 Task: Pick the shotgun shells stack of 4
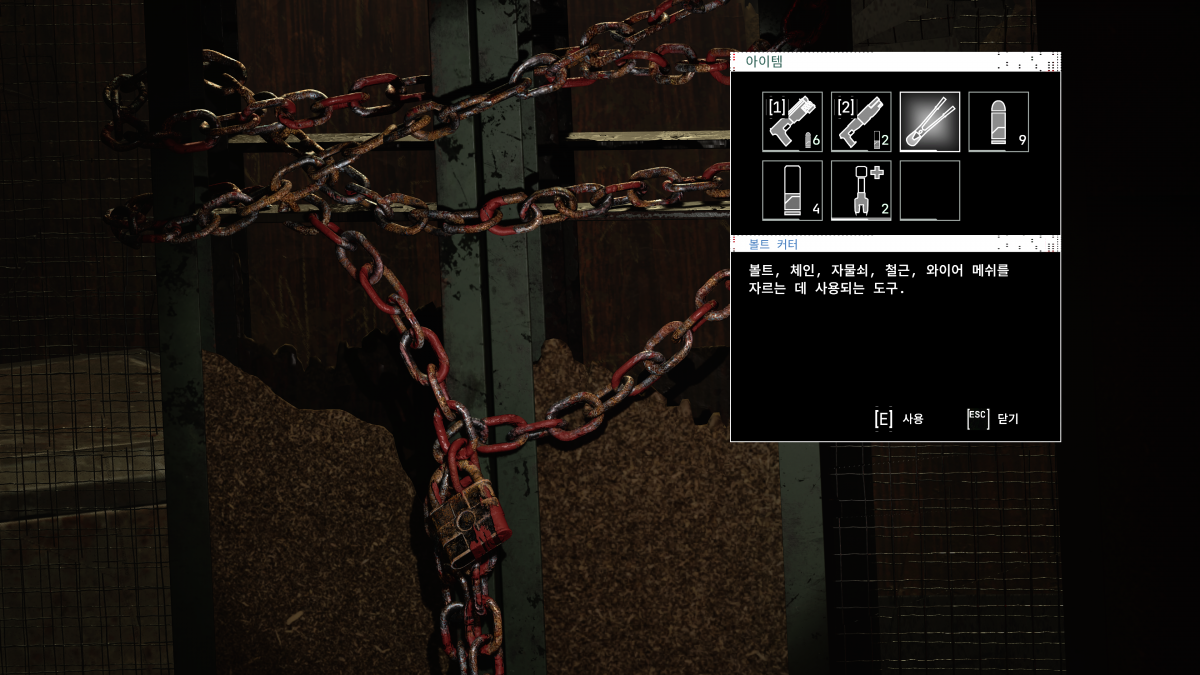coord(792,190)
